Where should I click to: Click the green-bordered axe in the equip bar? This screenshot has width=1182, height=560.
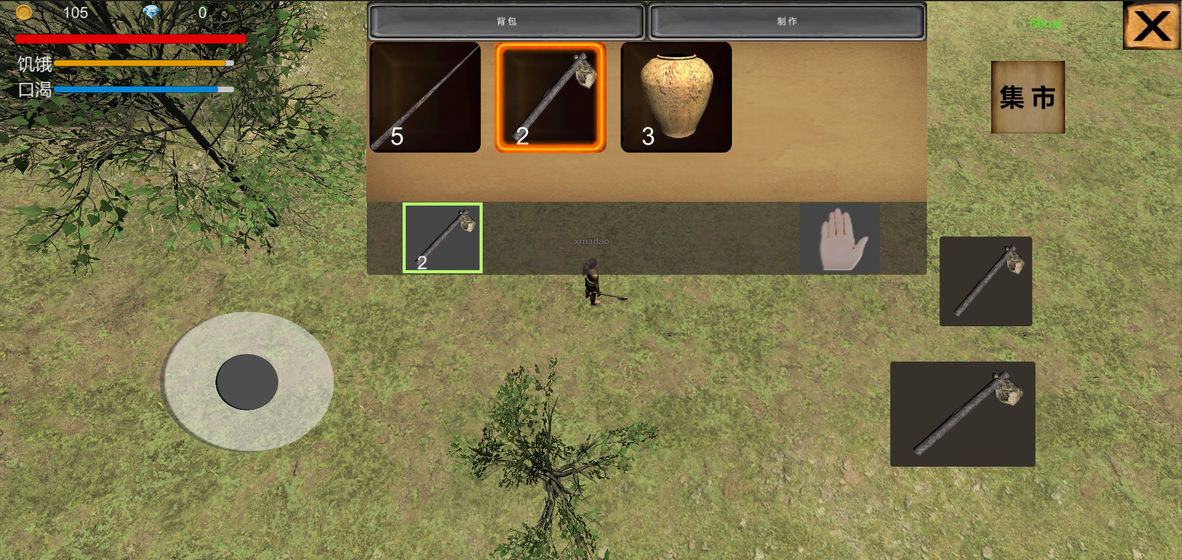[x=442, y=238]
